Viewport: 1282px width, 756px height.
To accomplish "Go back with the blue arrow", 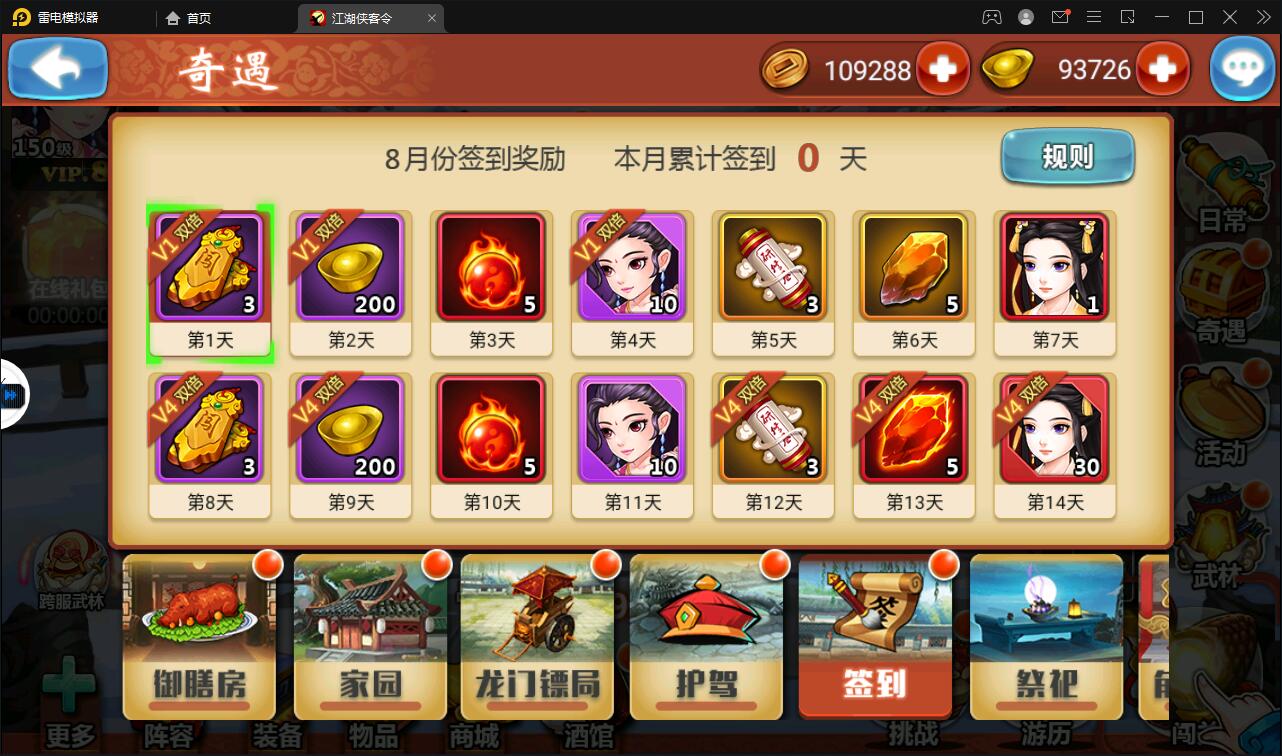I will [x=56, y=68].
